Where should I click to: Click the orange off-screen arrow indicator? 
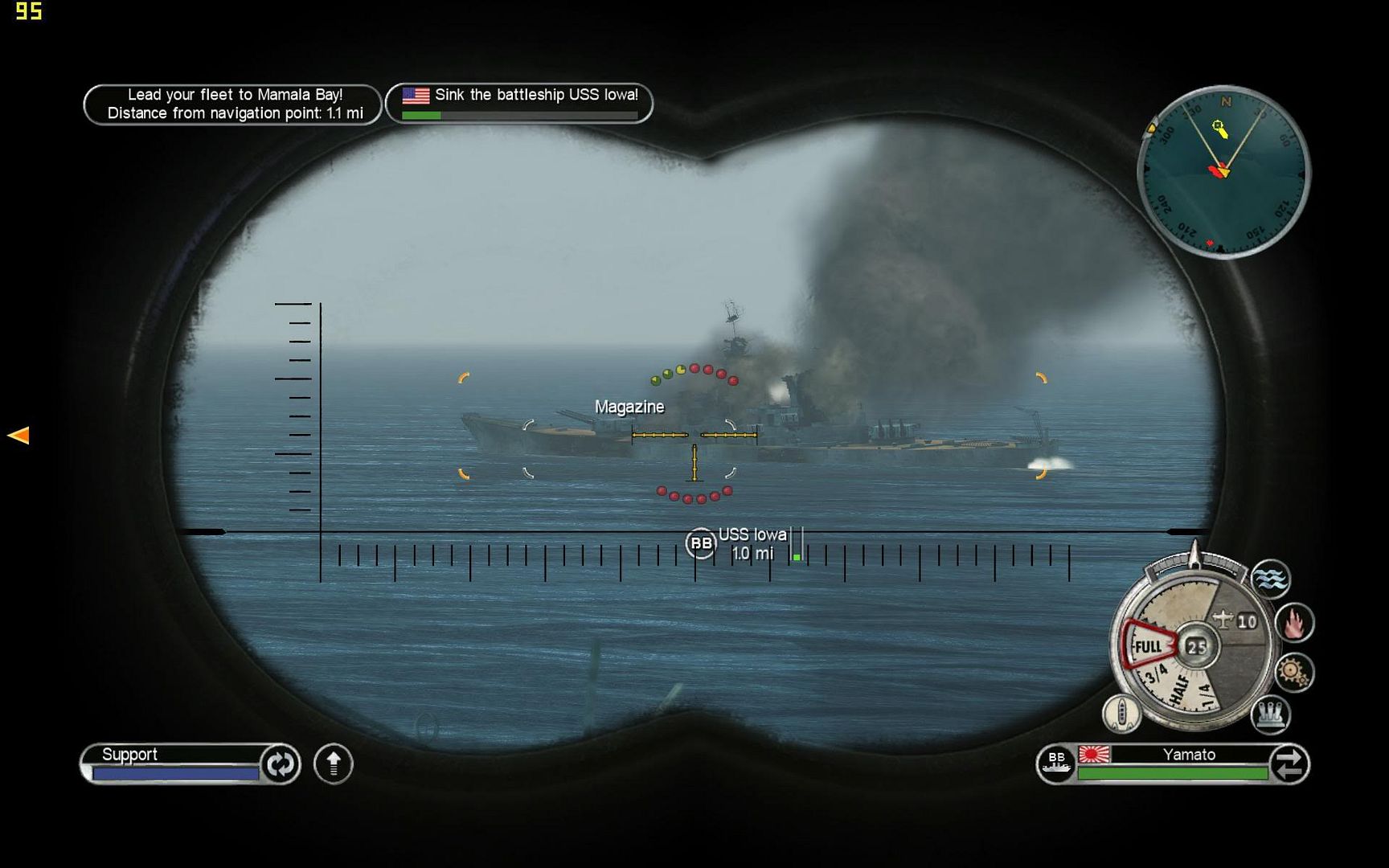[18, 436]
